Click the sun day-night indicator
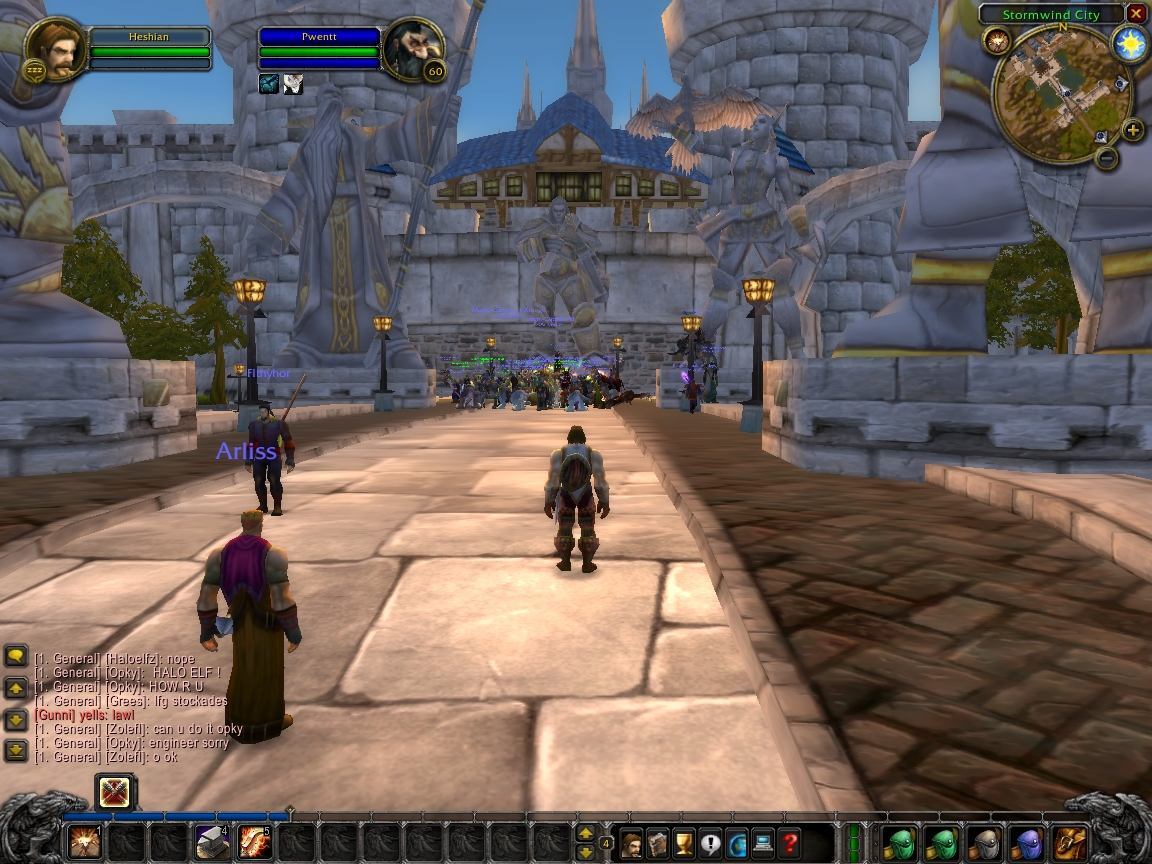This screenshot has width=1152, height=864. 1130,45
